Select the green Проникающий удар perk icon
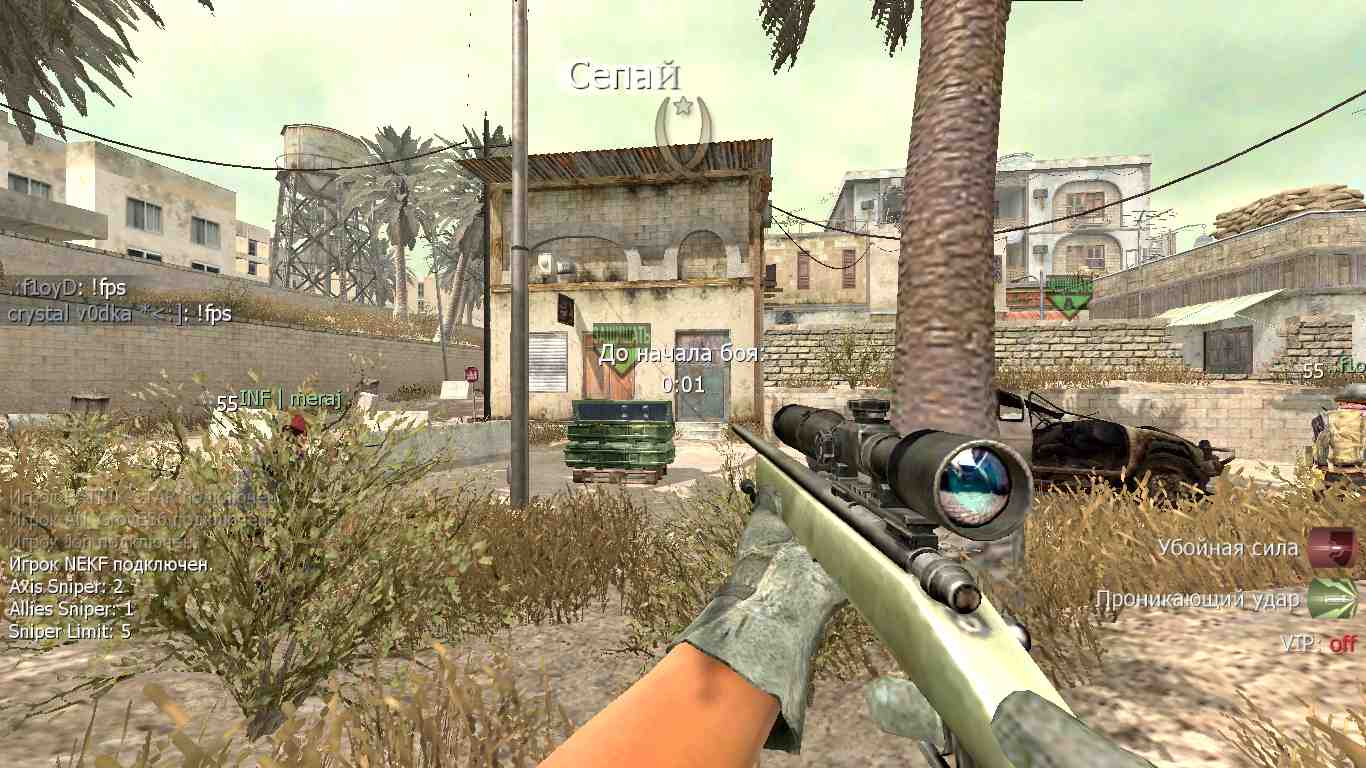 click(1331, 598)
